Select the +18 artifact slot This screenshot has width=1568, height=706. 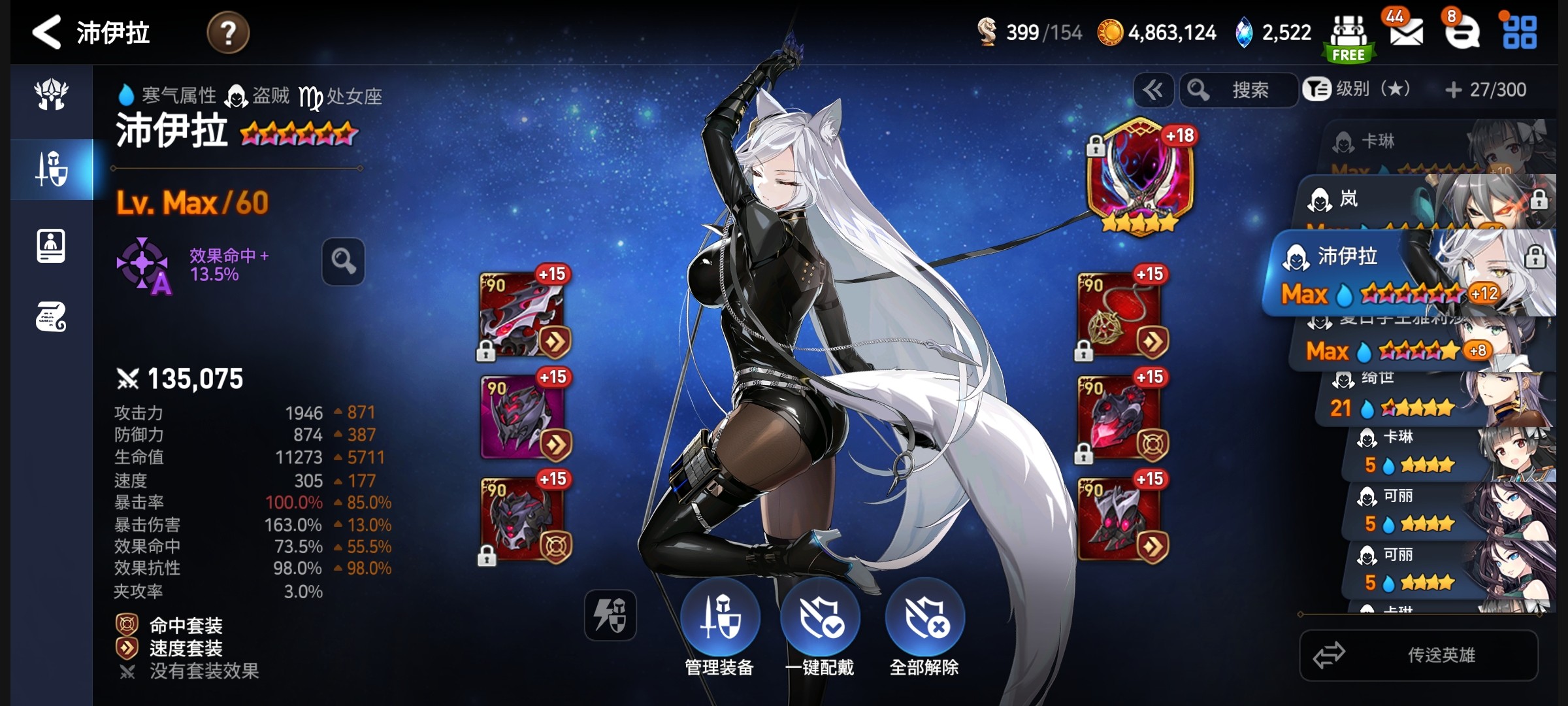coord(1140,176)
